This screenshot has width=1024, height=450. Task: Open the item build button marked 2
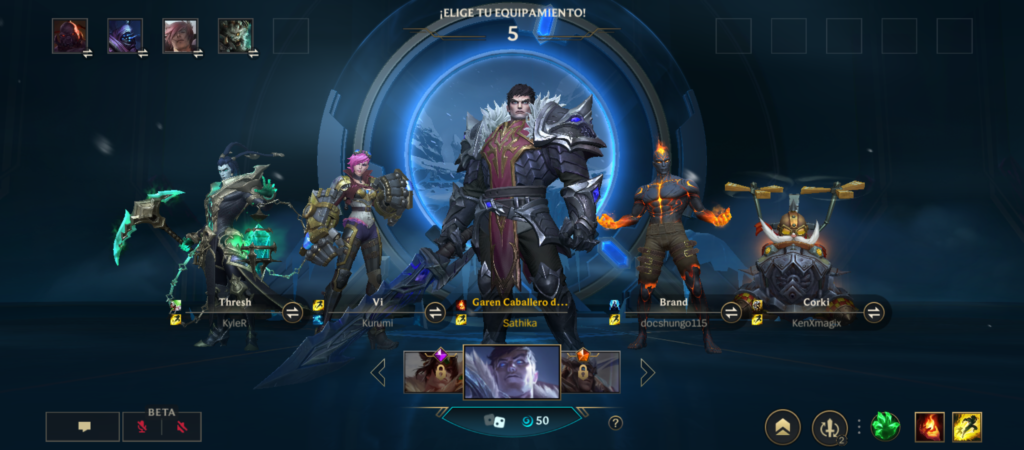[829, 427]
